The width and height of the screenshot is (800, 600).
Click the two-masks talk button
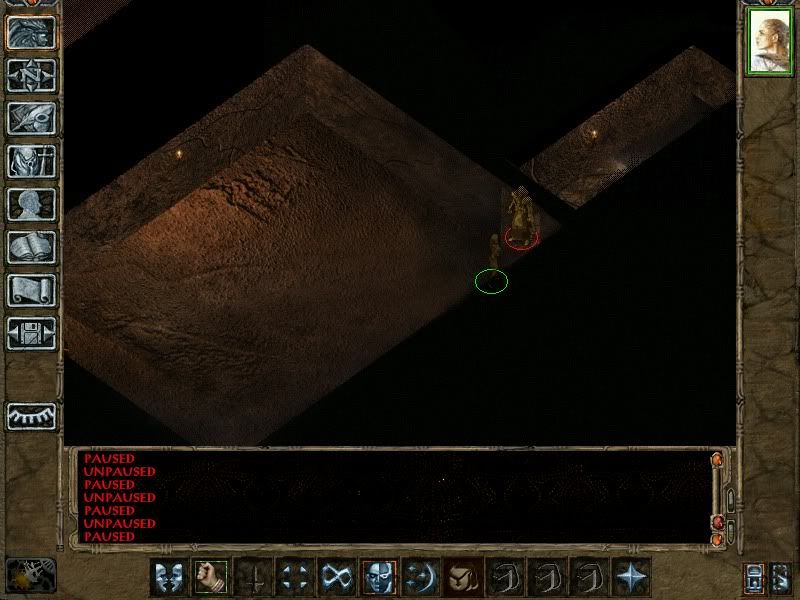tap(169, 577)
